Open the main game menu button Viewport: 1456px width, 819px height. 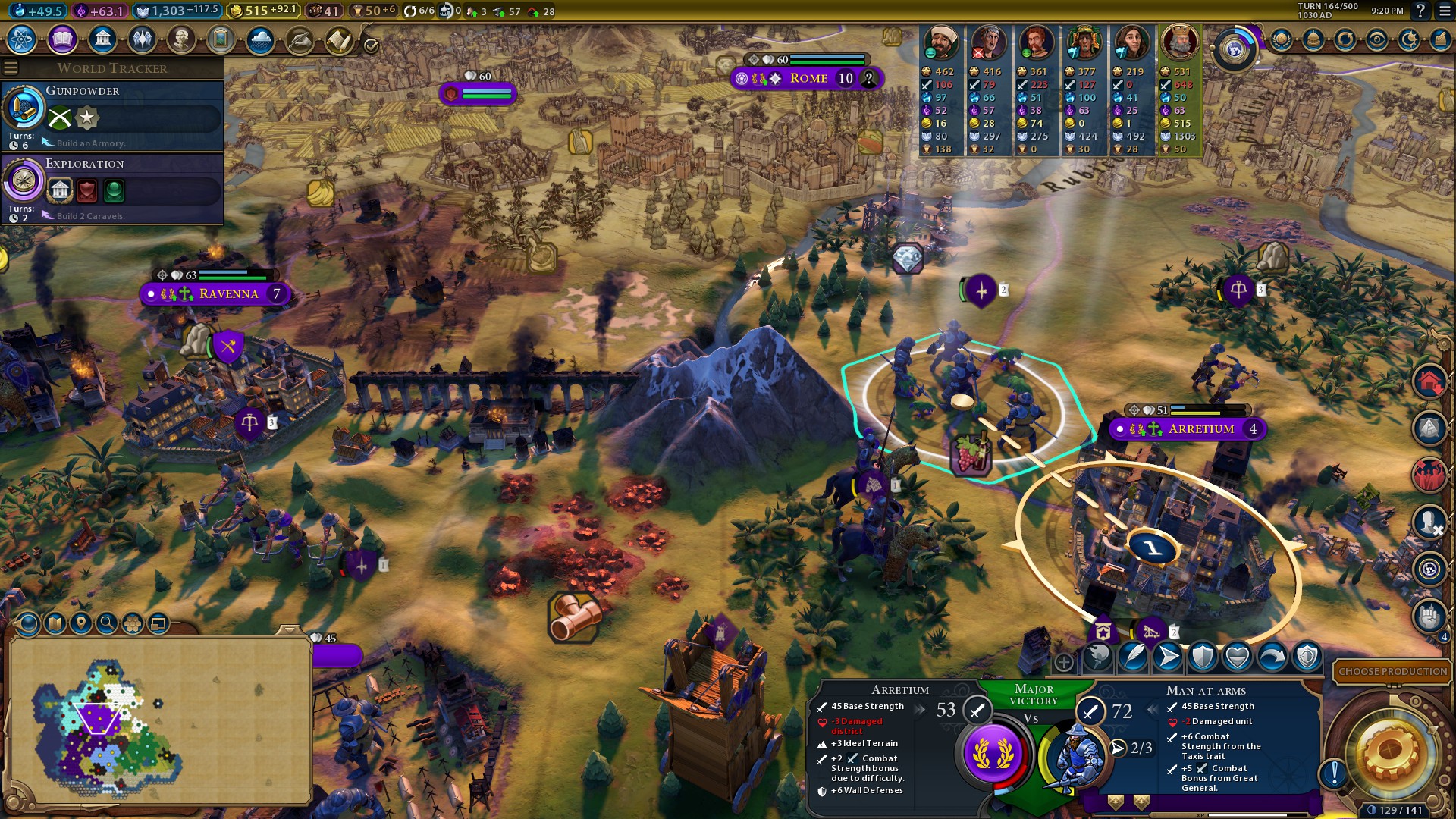[x=1445, y=11]
